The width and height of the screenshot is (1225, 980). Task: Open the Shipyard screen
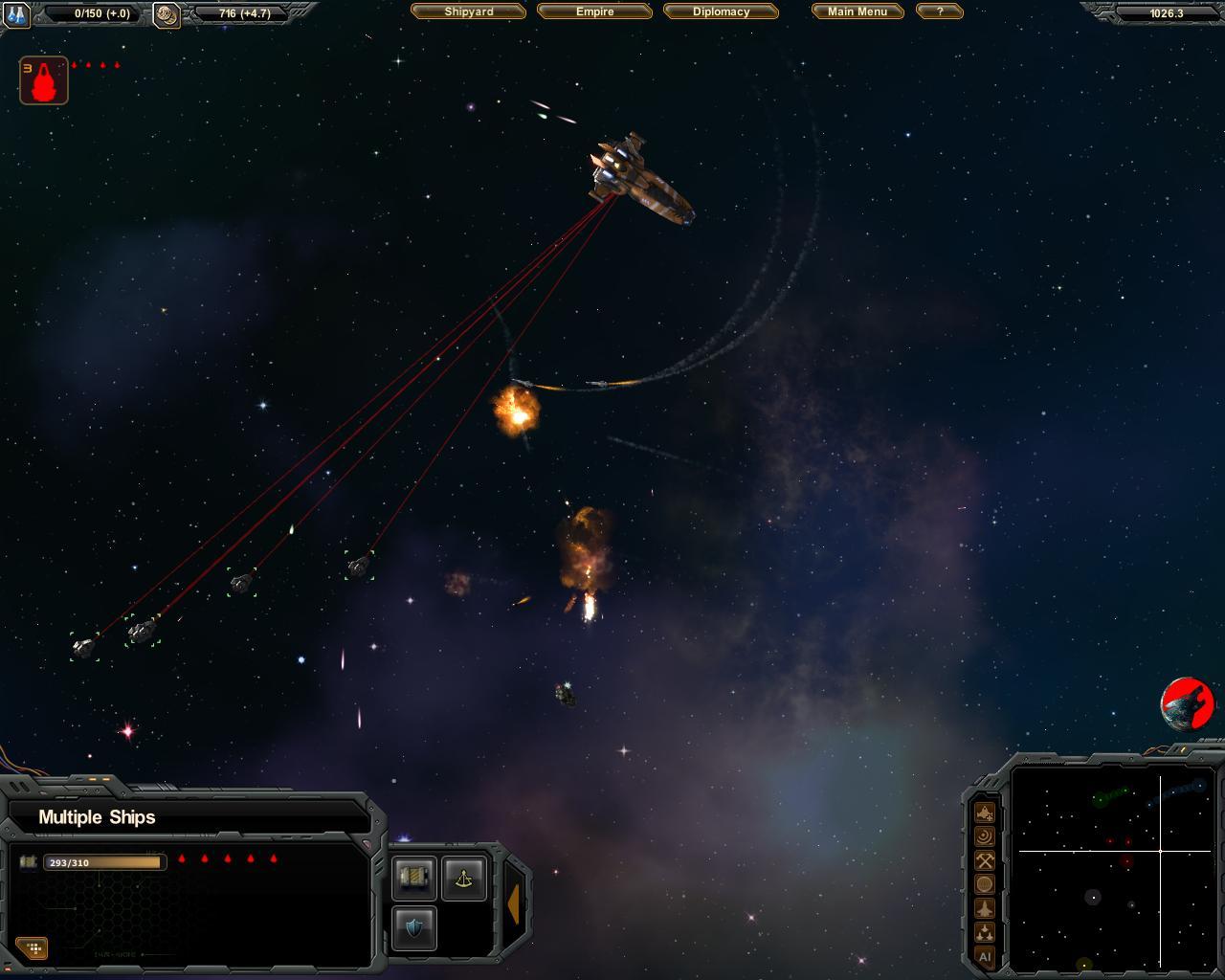pyautogui.click(x=468, y=11)
